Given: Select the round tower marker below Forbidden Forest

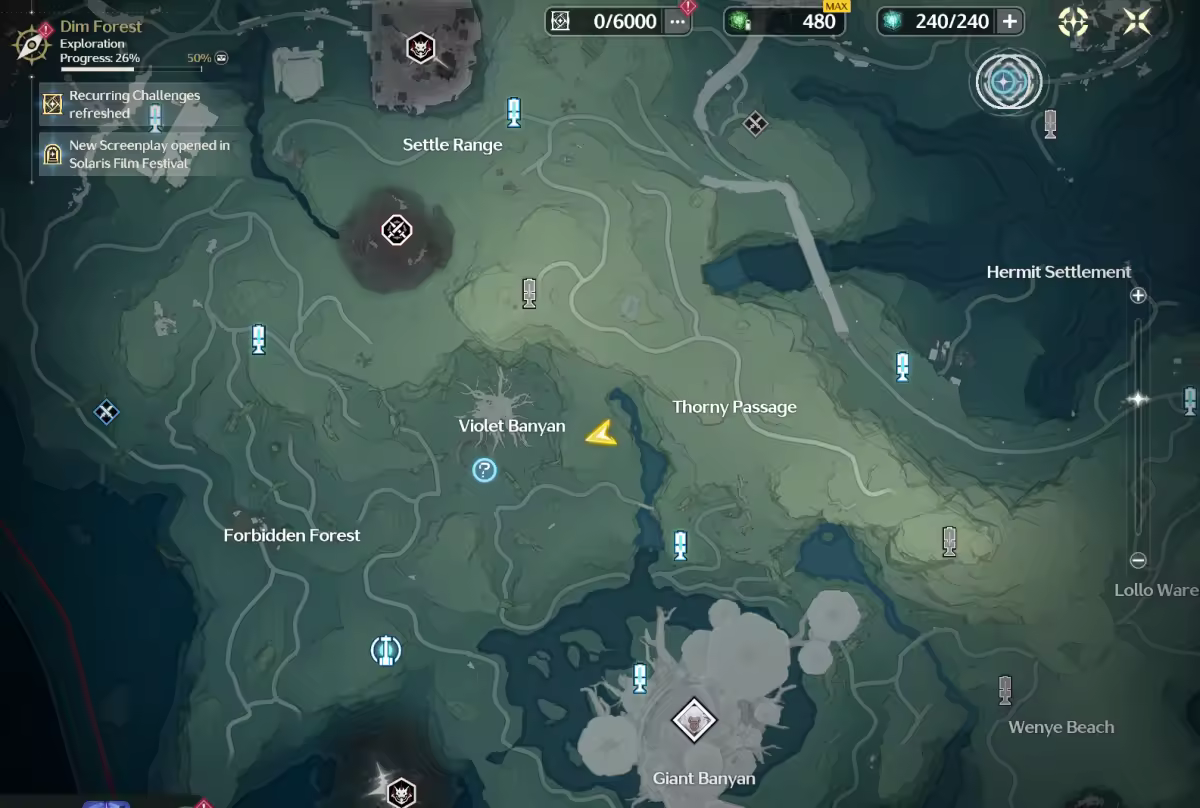Looking at the screenshot, I should point(385,651).
